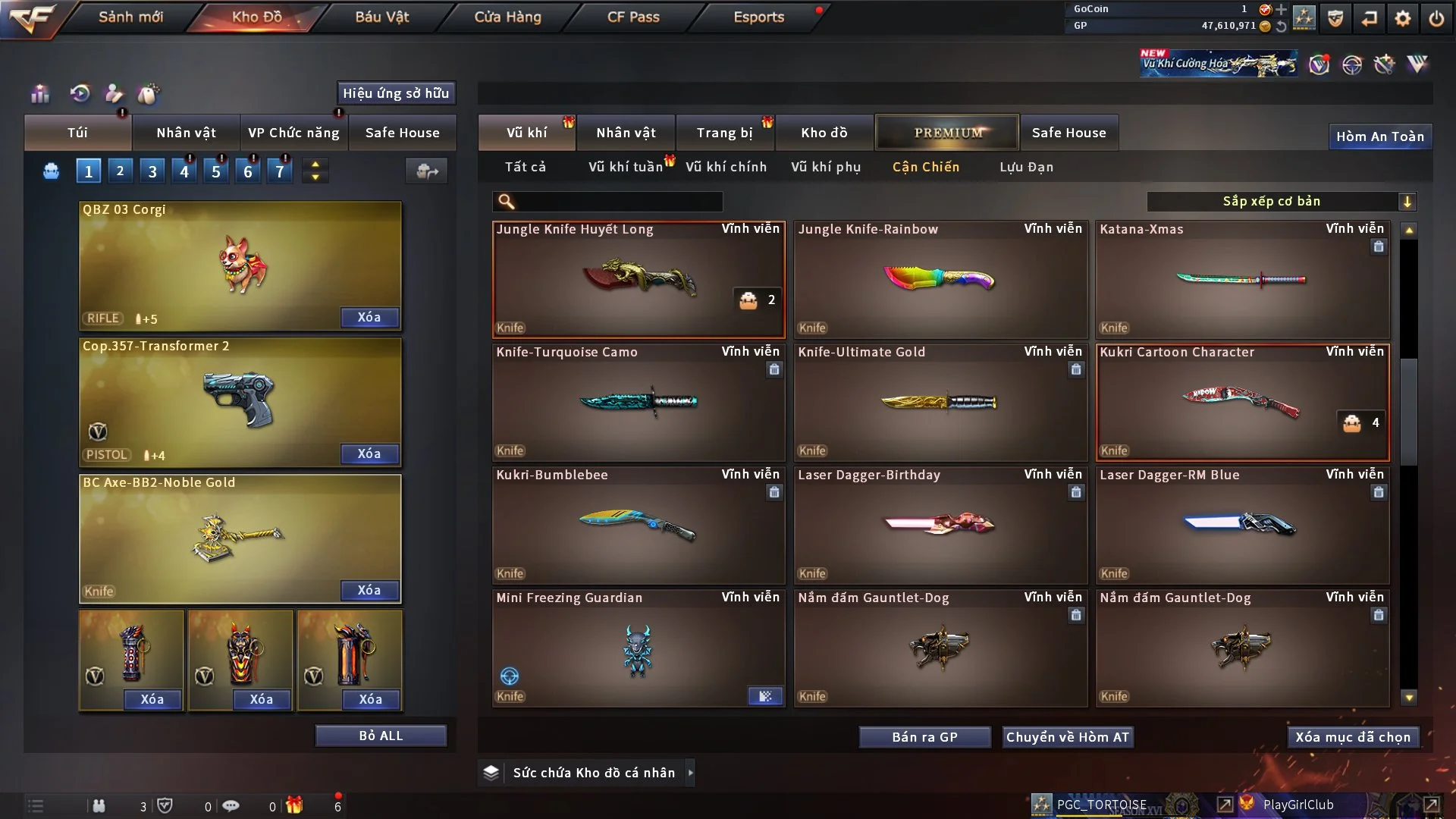
Task: Open the Sắp xếp cơ bản sort dropdown
Action: click(x=1281, y=201)
